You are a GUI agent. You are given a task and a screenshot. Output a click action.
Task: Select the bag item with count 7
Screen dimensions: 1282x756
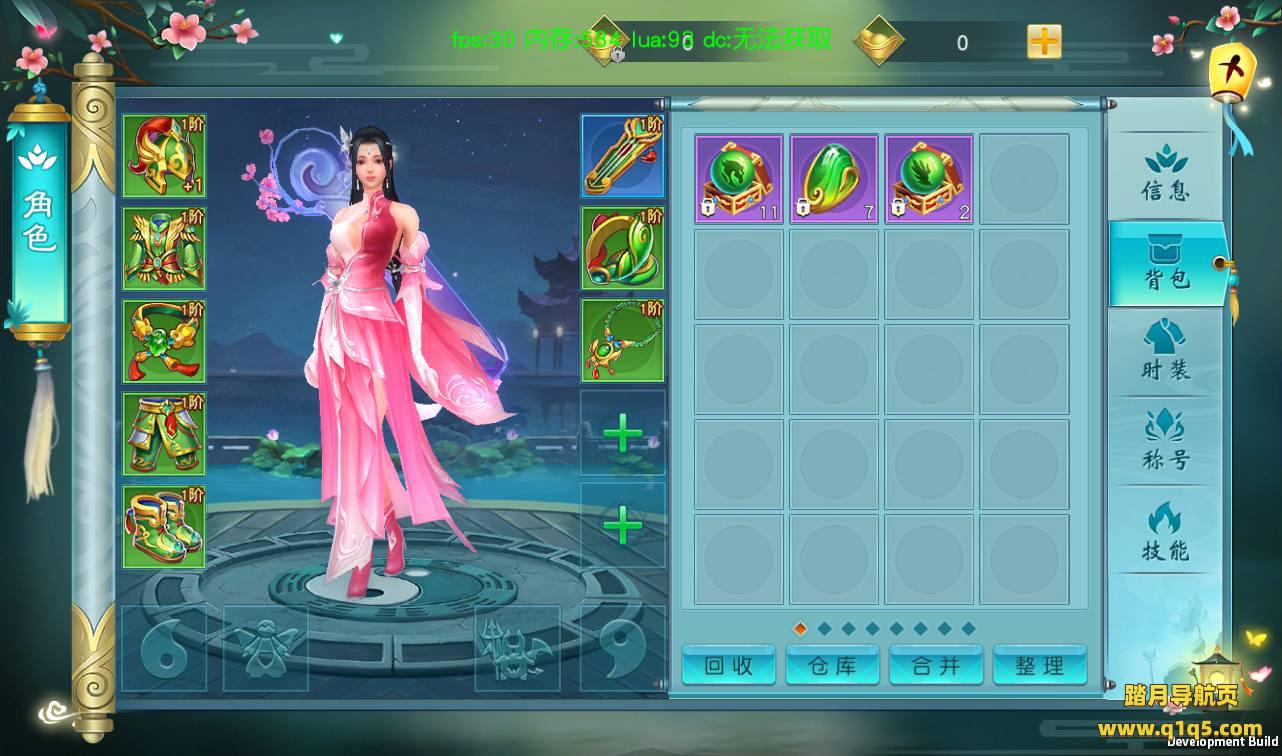coord(834,179)
